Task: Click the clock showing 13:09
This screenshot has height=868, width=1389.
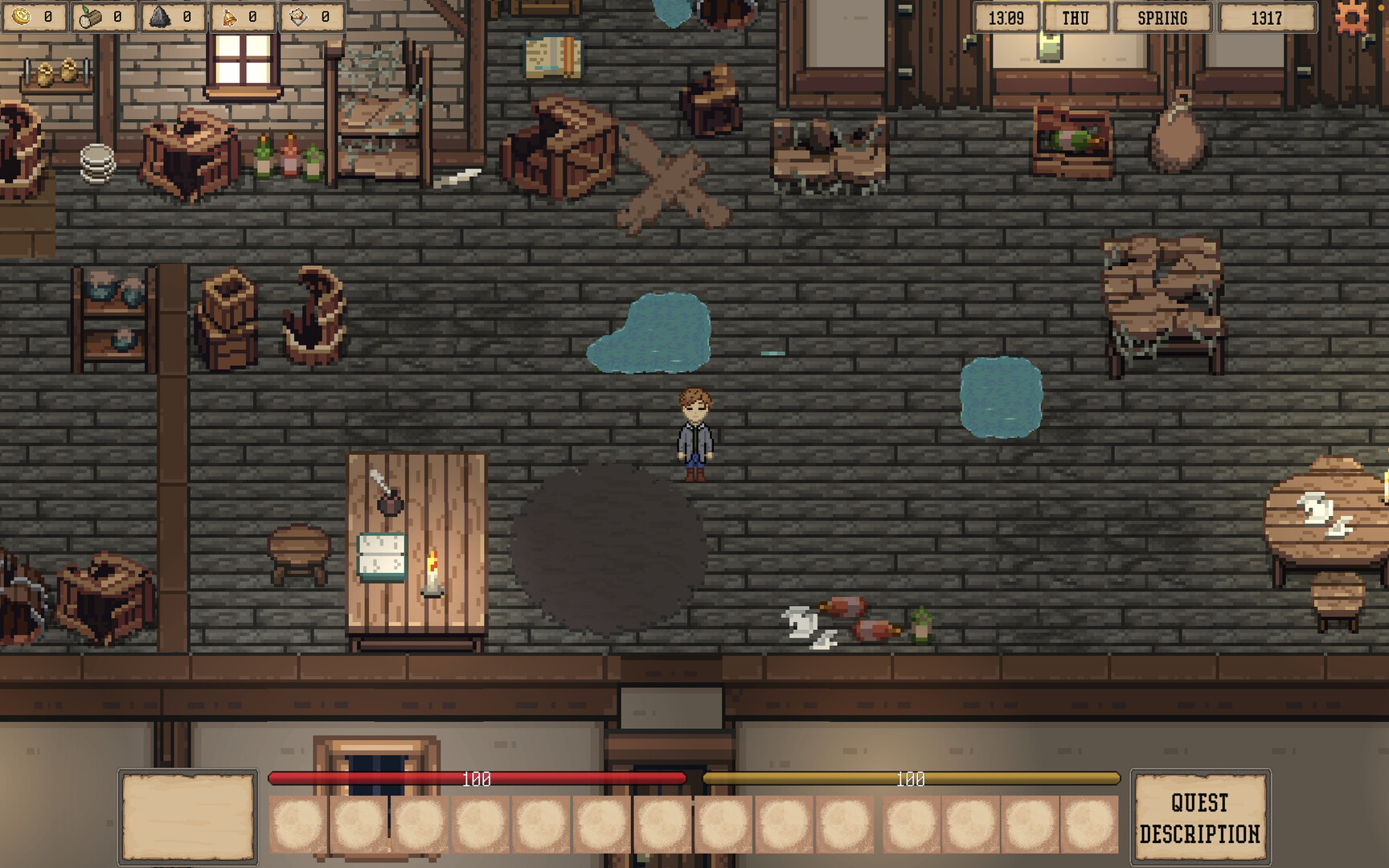Action: pos(1005,17)
